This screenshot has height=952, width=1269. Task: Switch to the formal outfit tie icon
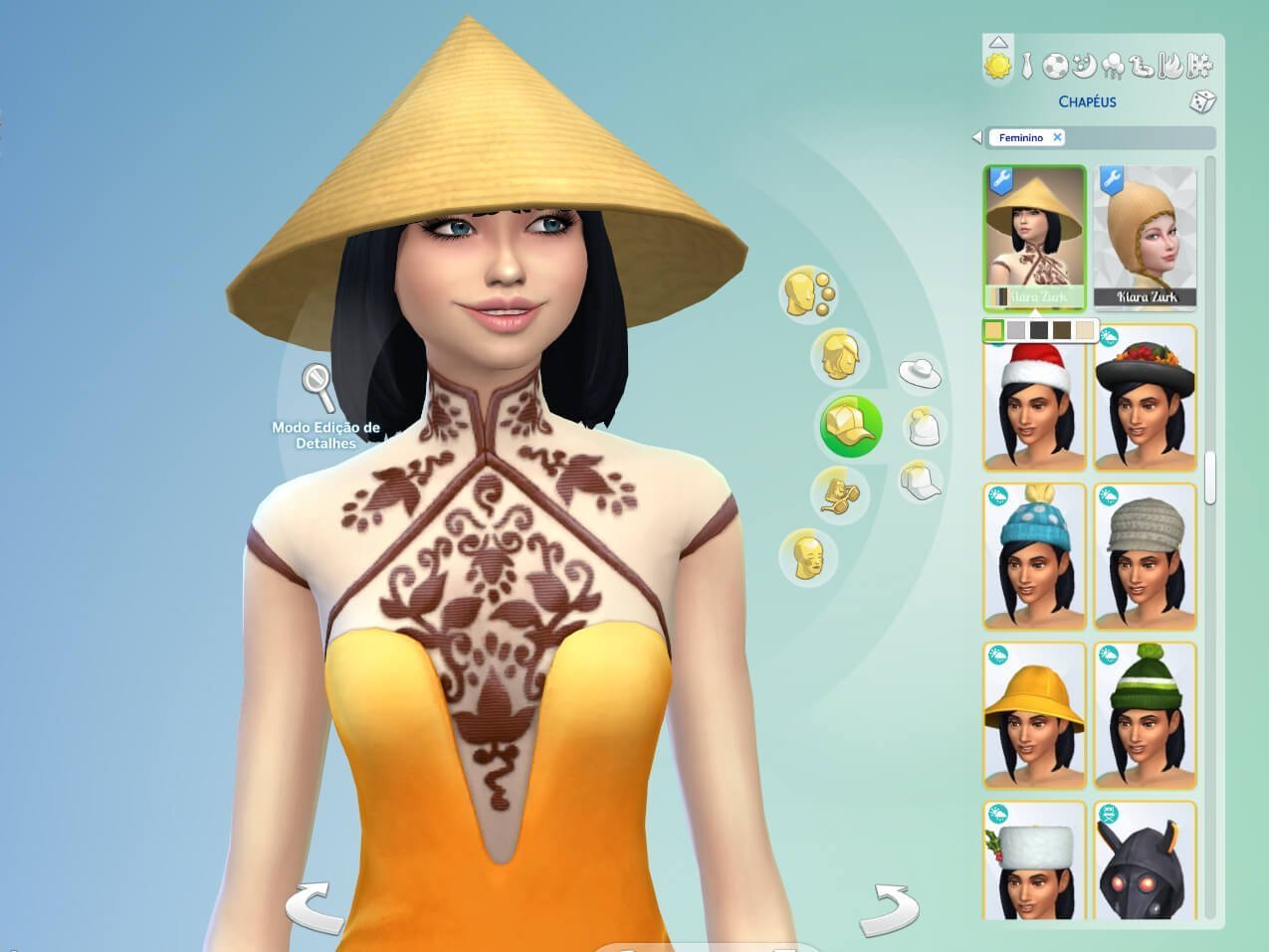pos(1028,66)
